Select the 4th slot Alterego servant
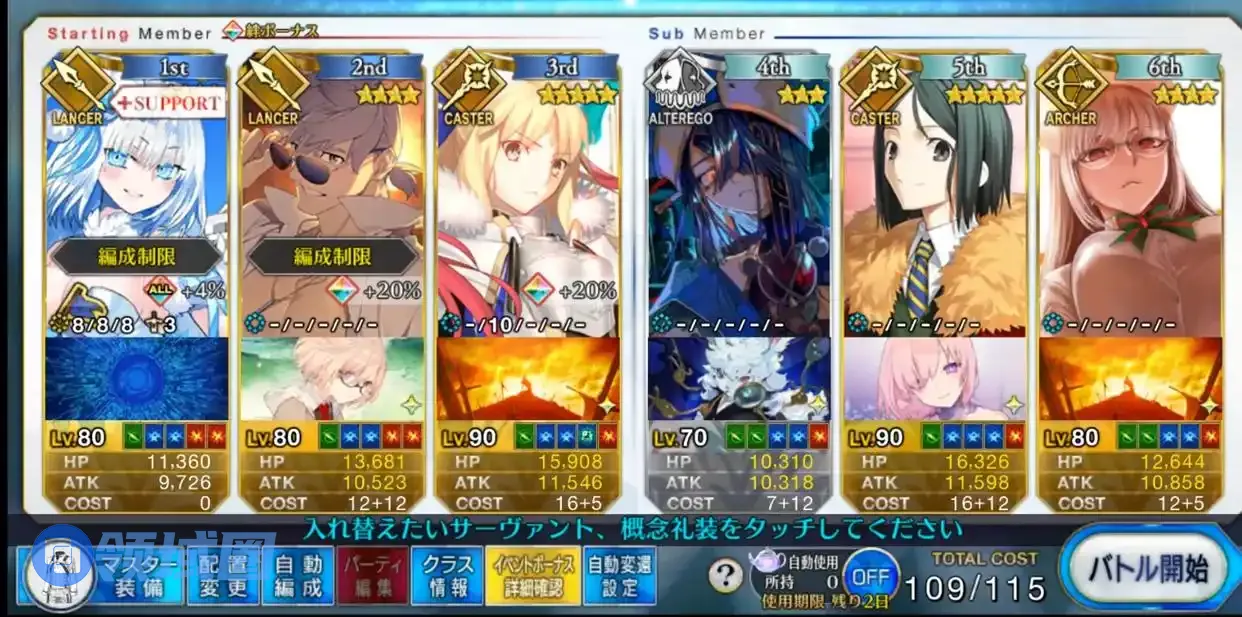Viewport: 1242px width, 617px height. point(739,190)
